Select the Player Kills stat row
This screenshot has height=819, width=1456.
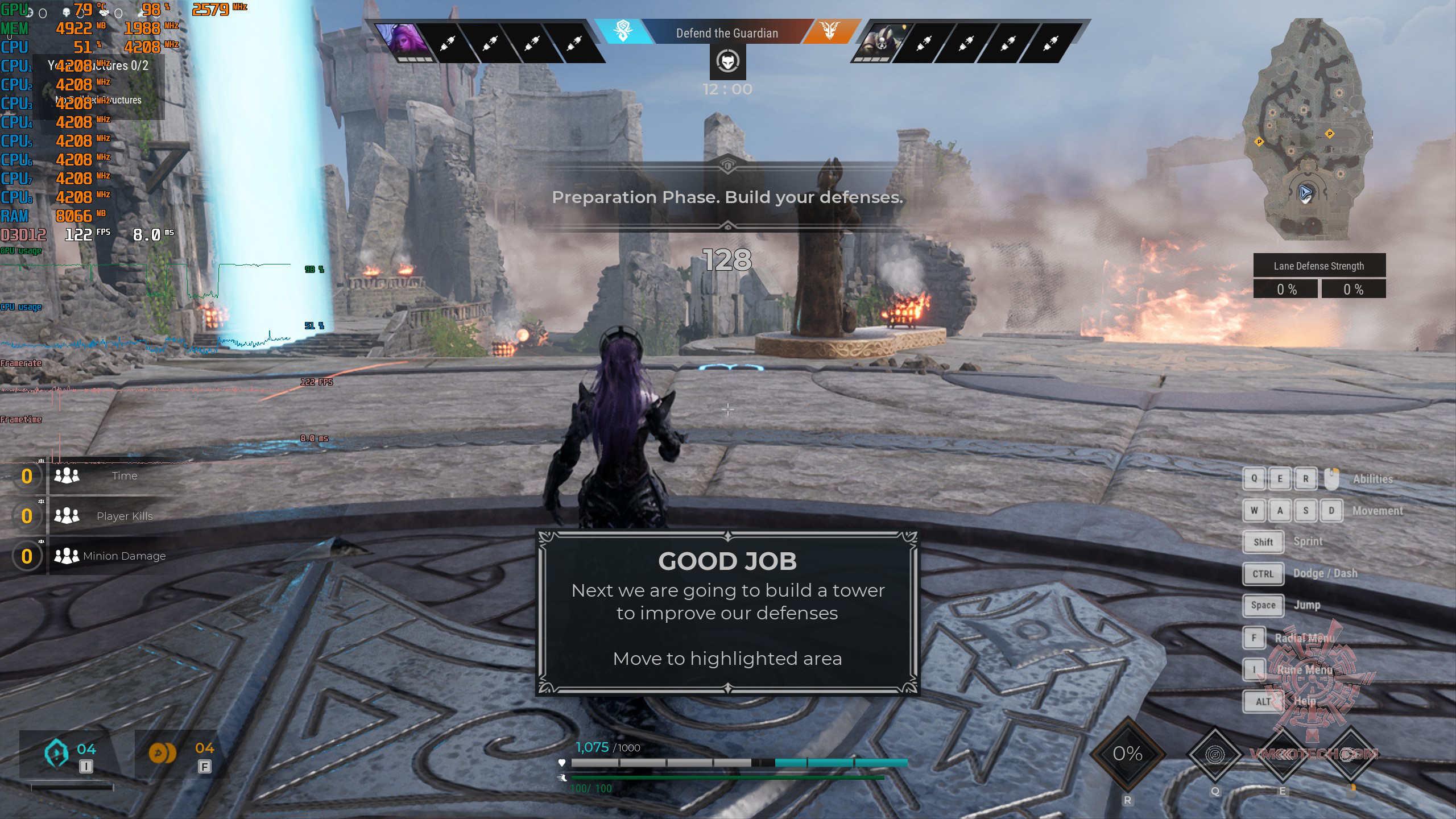[x=108, y=516]
